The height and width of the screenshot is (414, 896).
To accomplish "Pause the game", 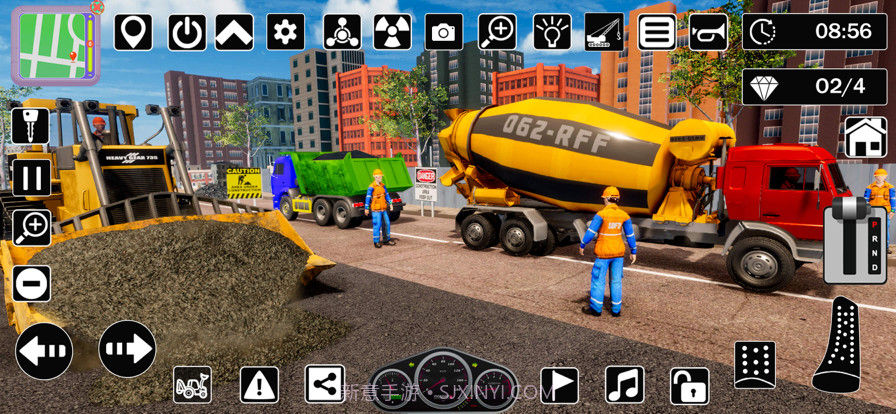I will click(31, 178).
